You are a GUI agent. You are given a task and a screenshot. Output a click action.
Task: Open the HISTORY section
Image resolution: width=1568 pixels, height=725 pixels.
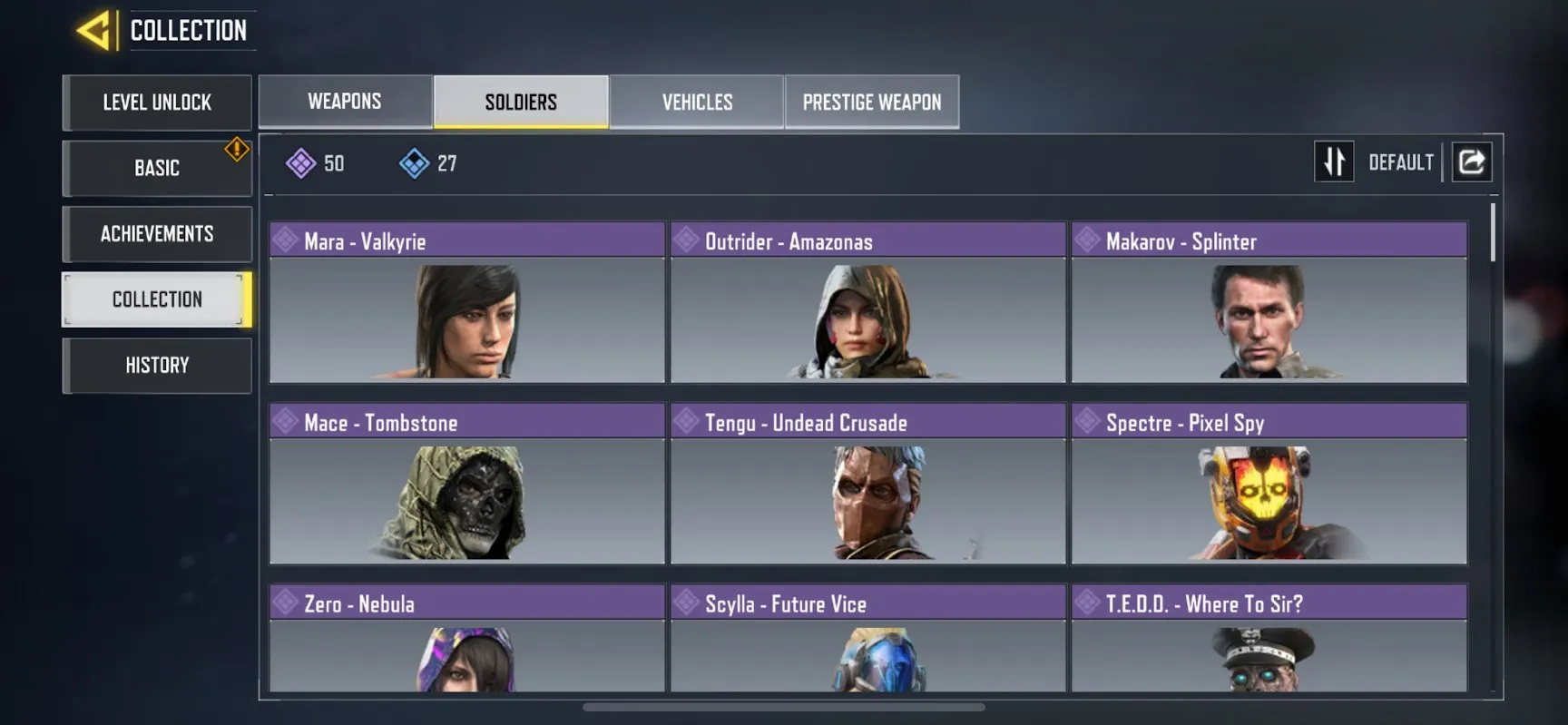156,365
